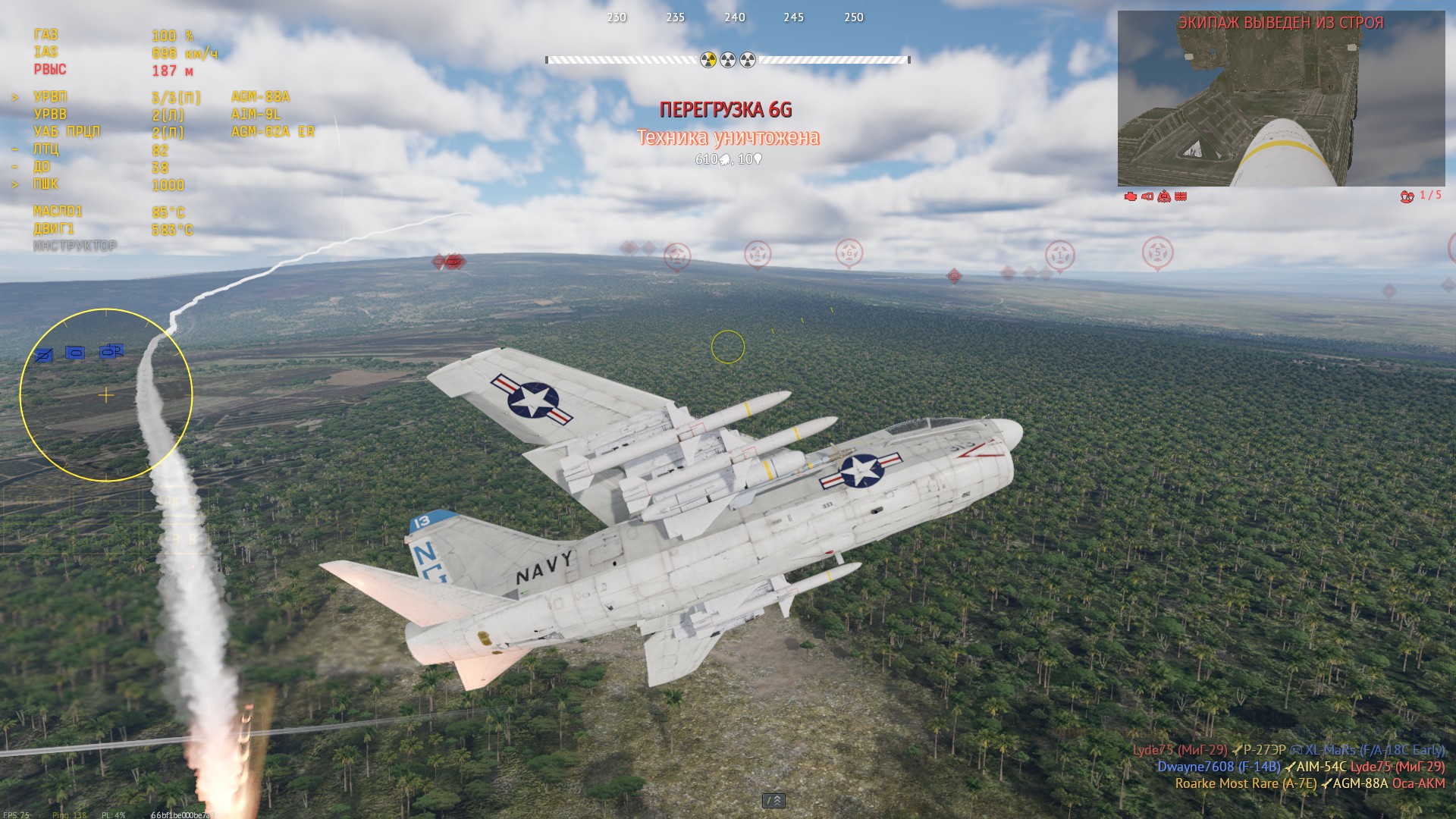Select the AGM-88A weapon row
The image size is (1456, 819).
point(260,97)
